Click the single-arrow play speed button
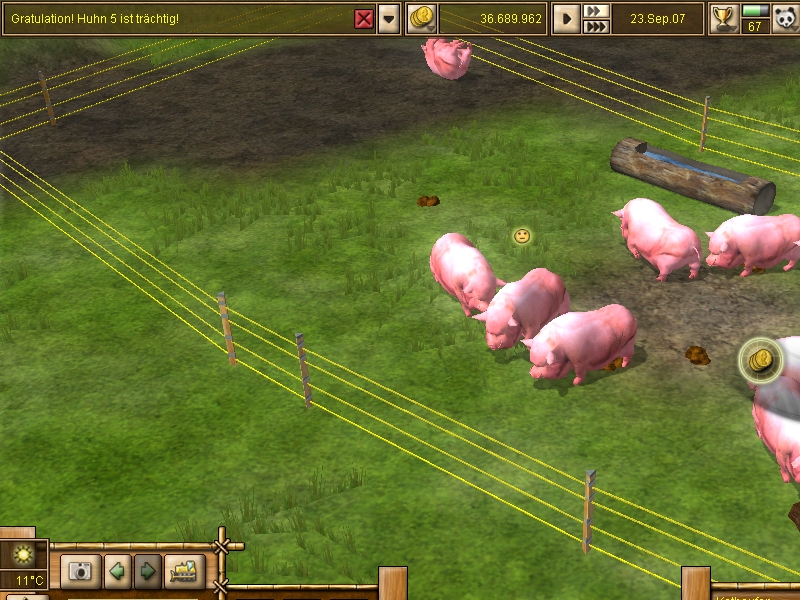This screenshot has height=600, width=800. coord(567,18)
